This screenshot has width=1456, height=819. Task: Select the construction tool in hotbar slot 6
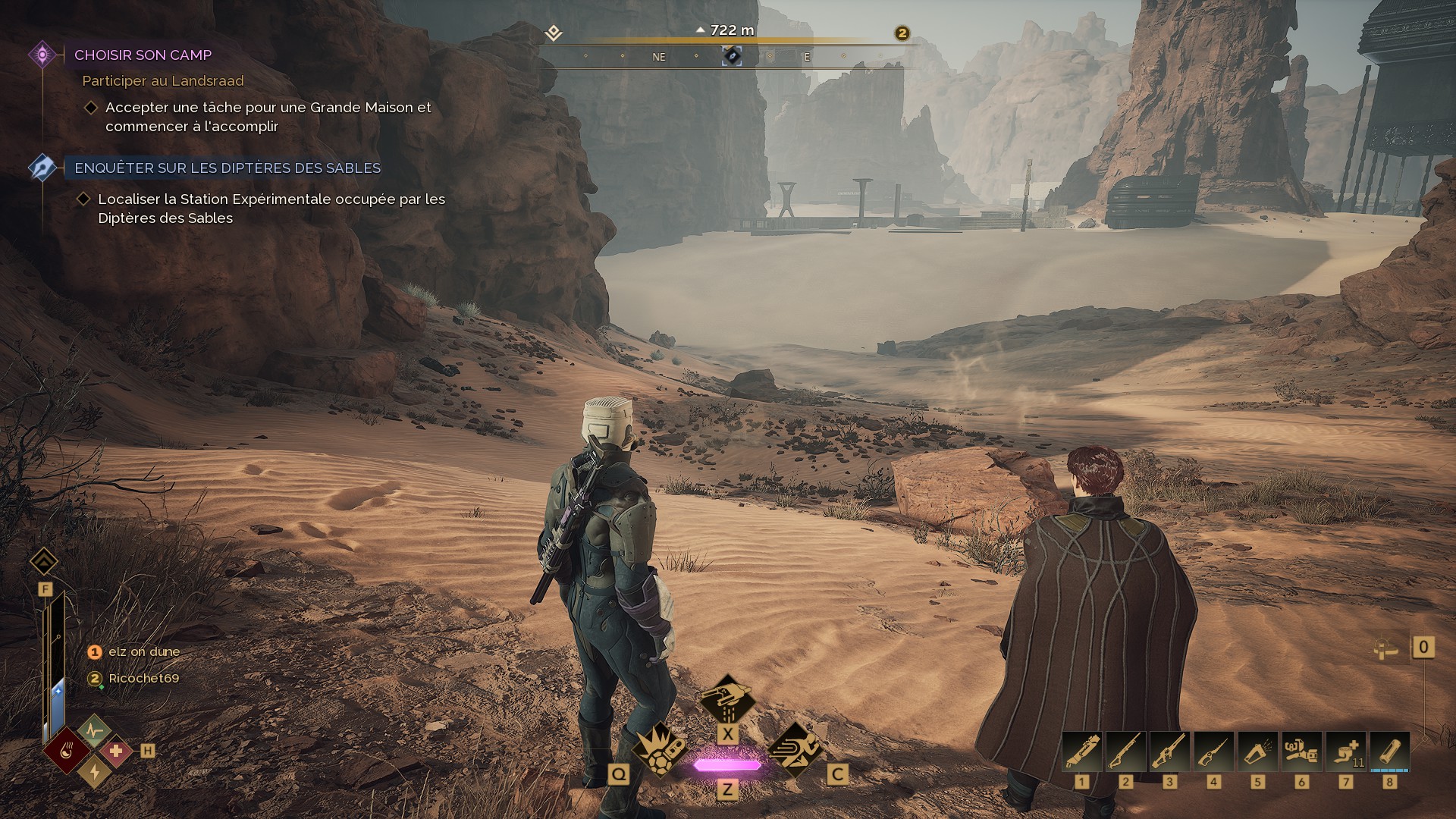click(x=1302, y=752)
